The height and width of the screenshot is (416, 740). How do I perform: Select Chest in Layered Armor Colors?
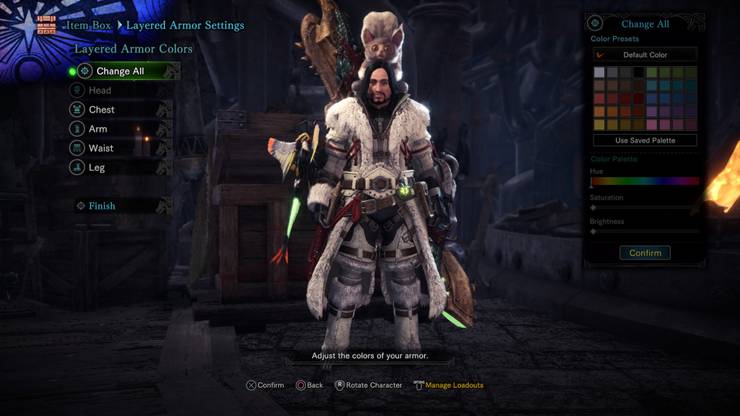click(102, 110)
